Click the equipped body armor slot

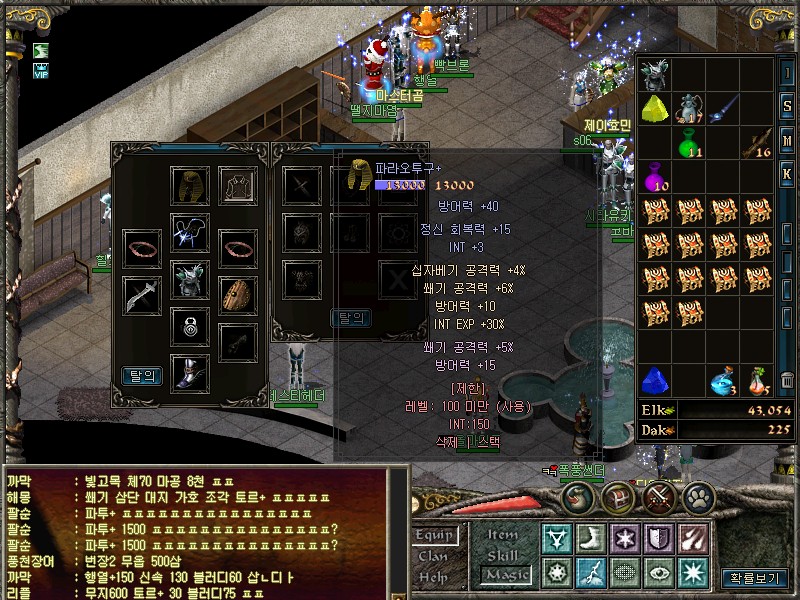tap(189, 280)
